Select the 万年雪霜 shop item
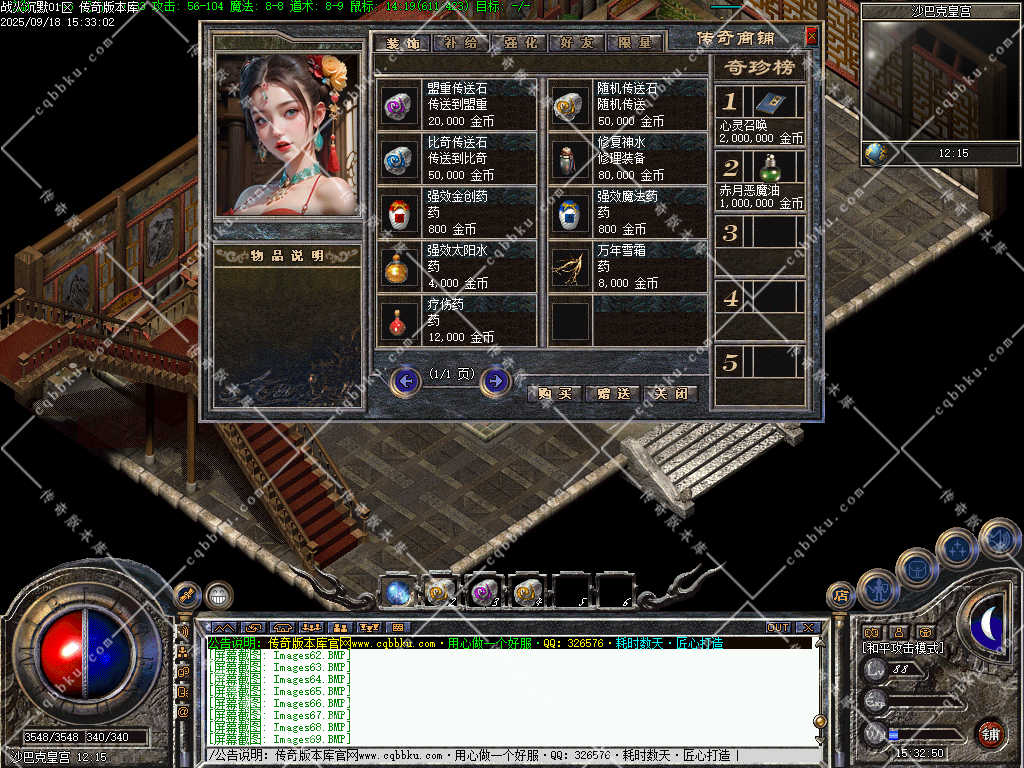This screenshot has width=1024, height=768. click(x=570, y=266)
